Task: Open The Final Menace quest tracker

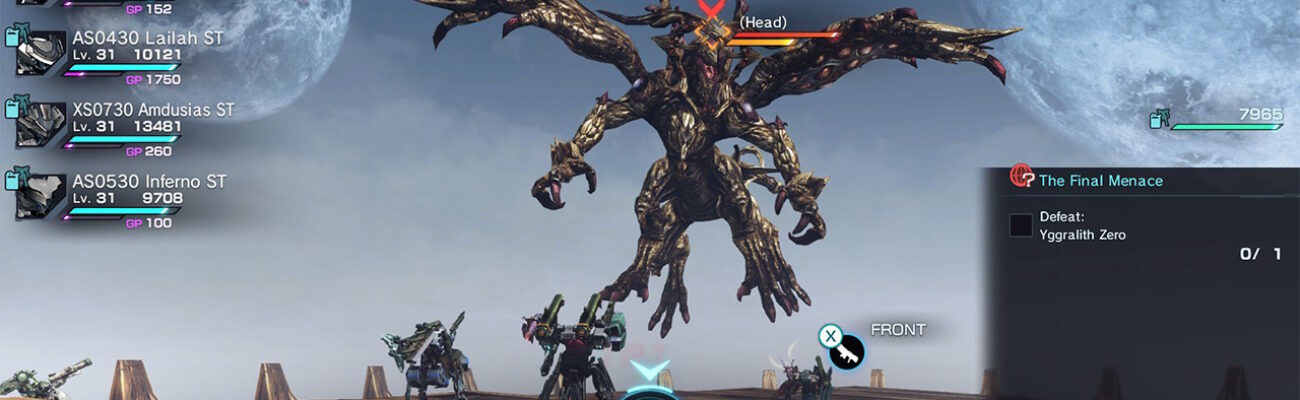Action: pos(1100,181)
